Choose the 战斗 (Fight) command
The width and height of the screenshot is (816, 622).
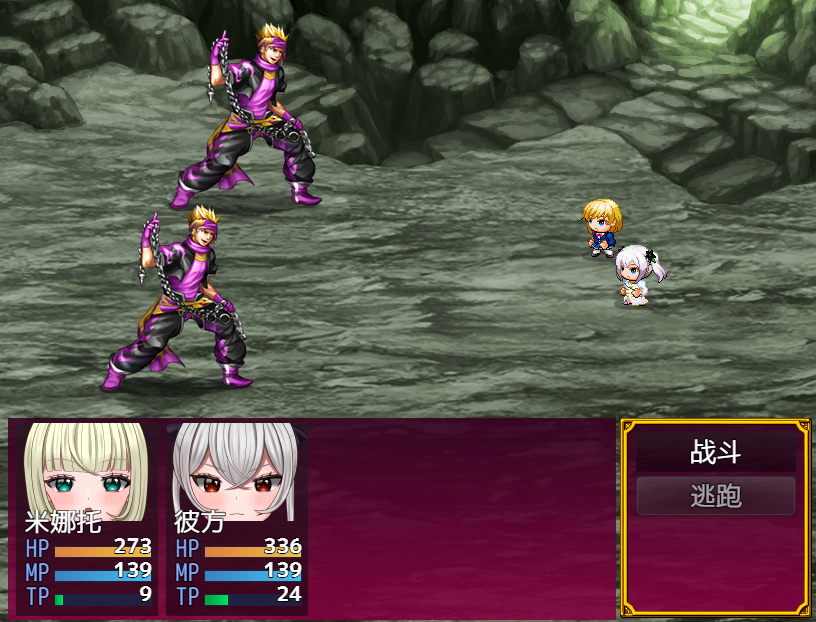click(715, 452)
